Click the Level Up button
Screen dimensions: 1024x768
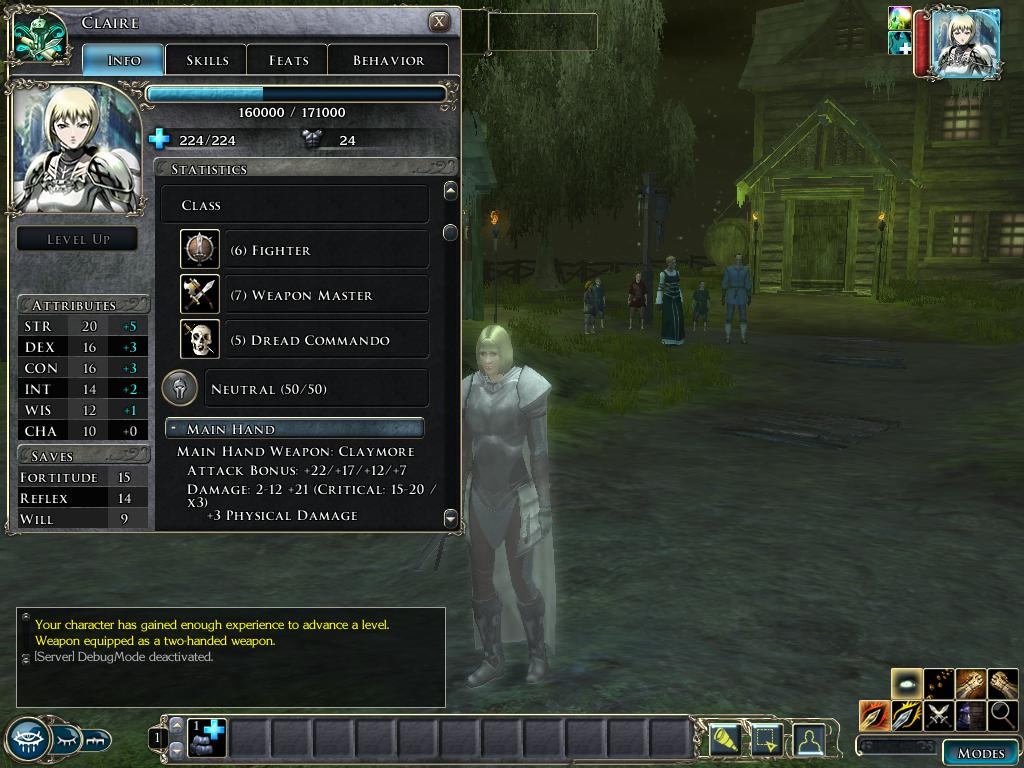click(78, 239)
